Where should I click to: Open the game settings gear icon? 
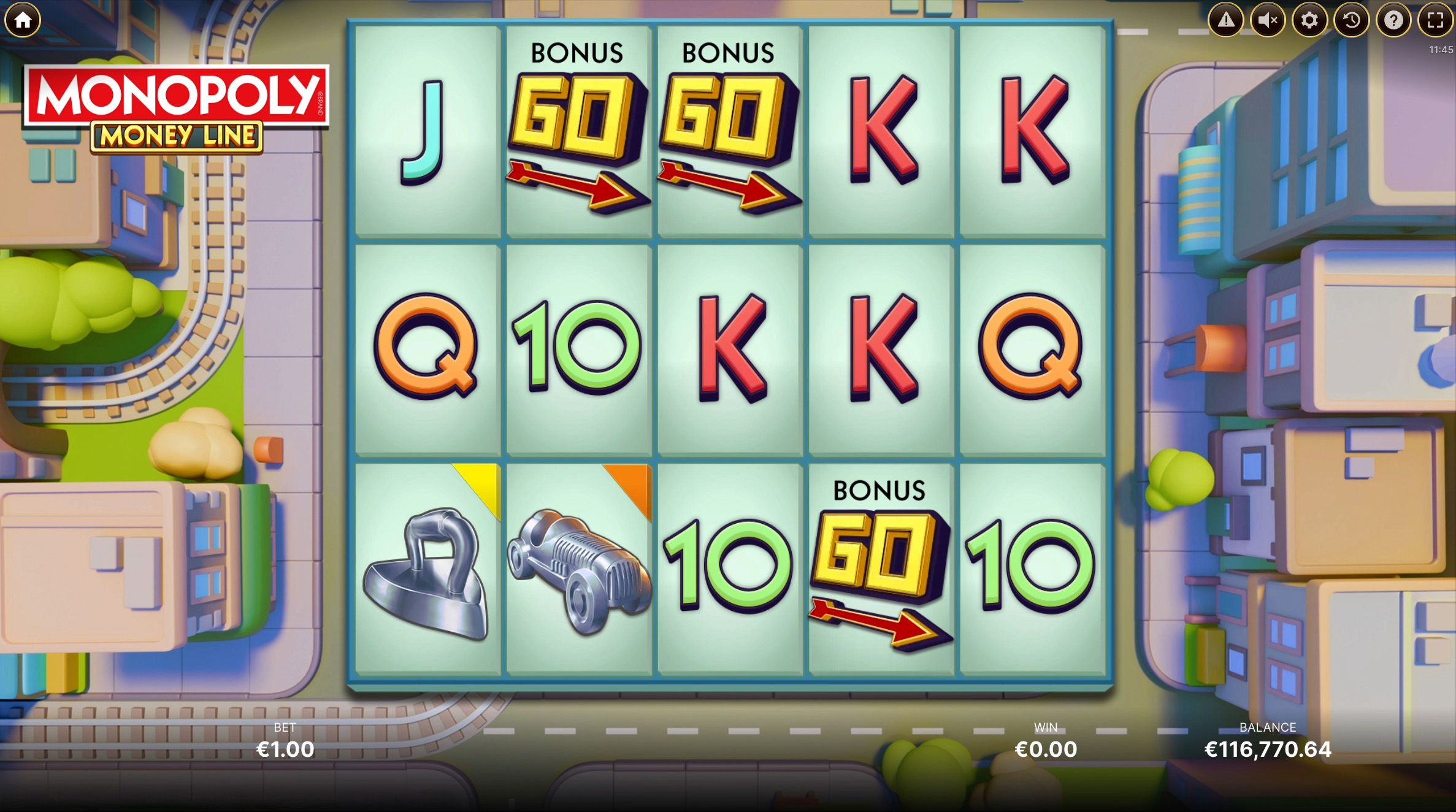pyautogui.click(x=1309, y=20)
